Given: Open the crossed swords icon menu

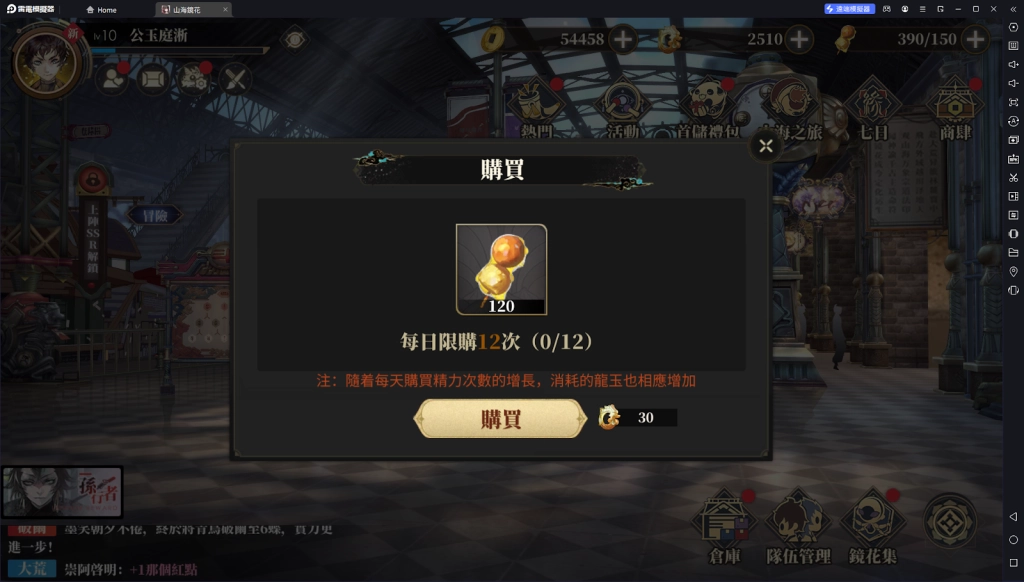Looking at the screenshot, I should (x=235, y=78).
